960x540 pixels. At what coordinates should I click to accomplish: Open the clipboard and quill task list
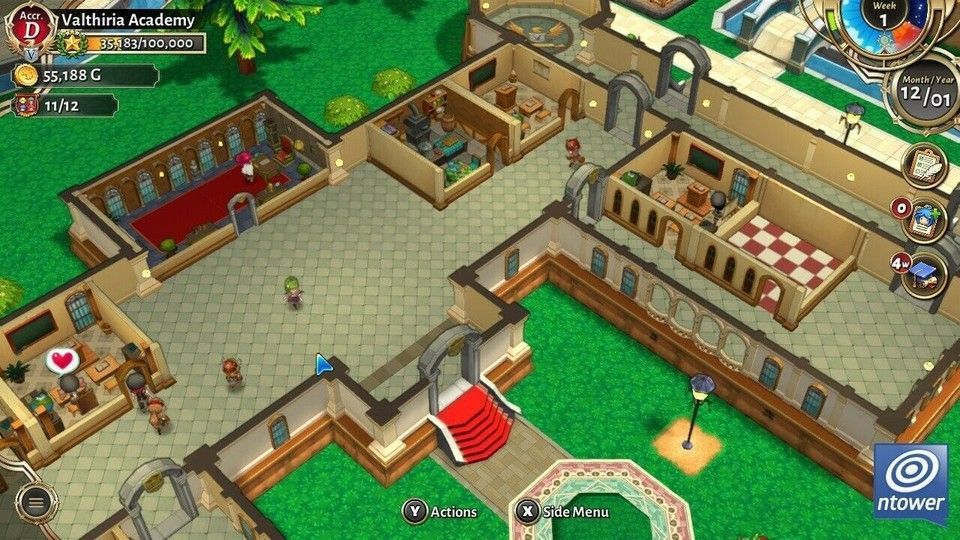(924, 165)
